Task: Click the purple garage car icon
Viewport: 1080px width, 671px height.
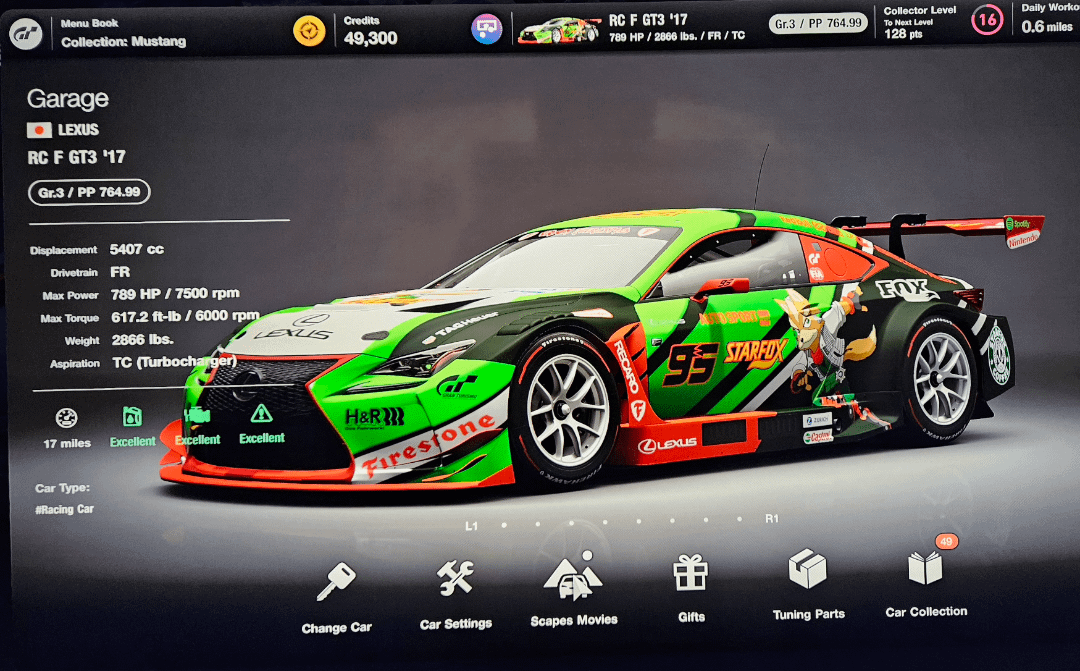Action: (x=487, y=29)
